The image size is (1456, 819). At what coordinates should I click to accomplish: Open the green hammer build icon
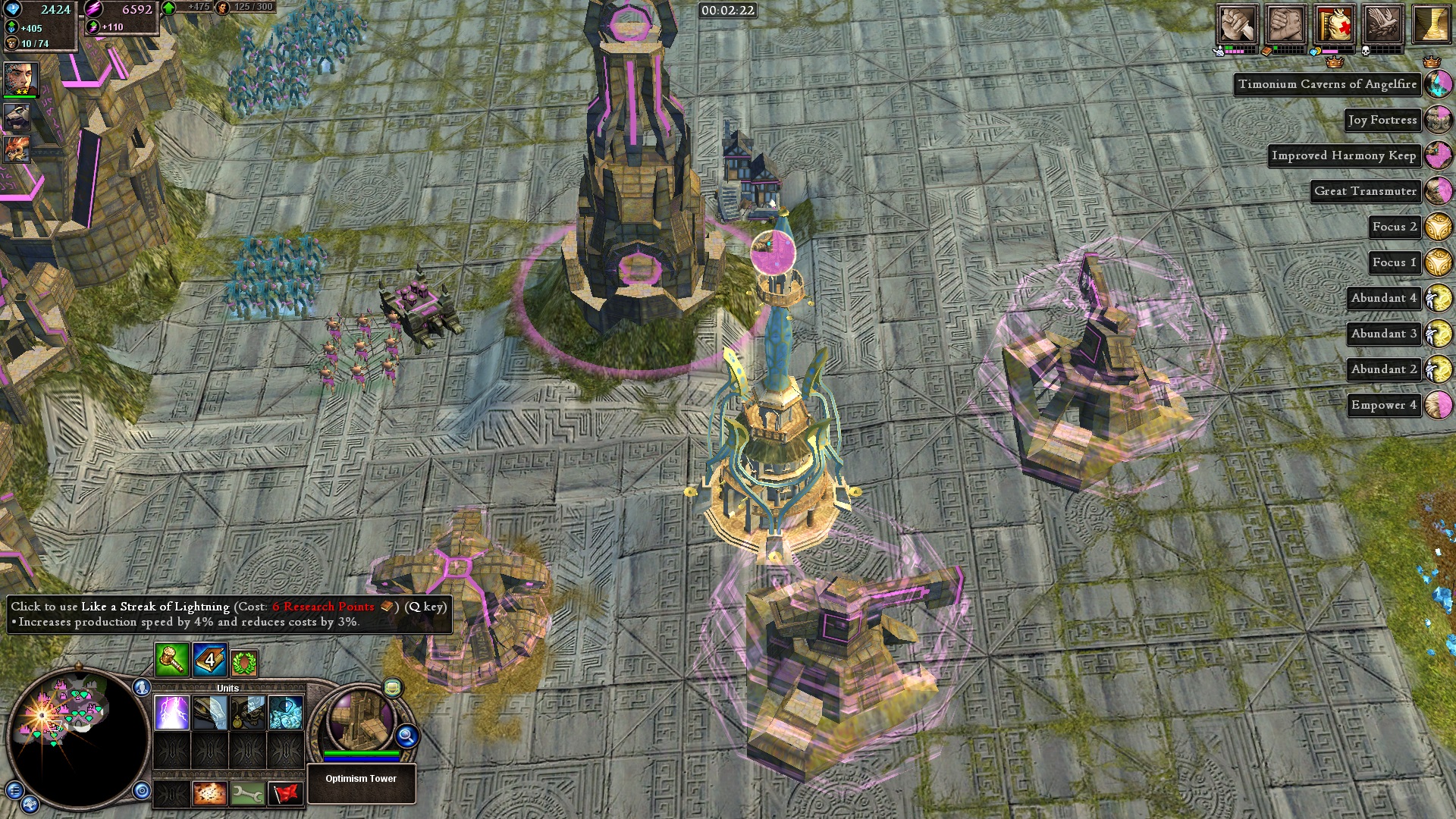point(172,661)
